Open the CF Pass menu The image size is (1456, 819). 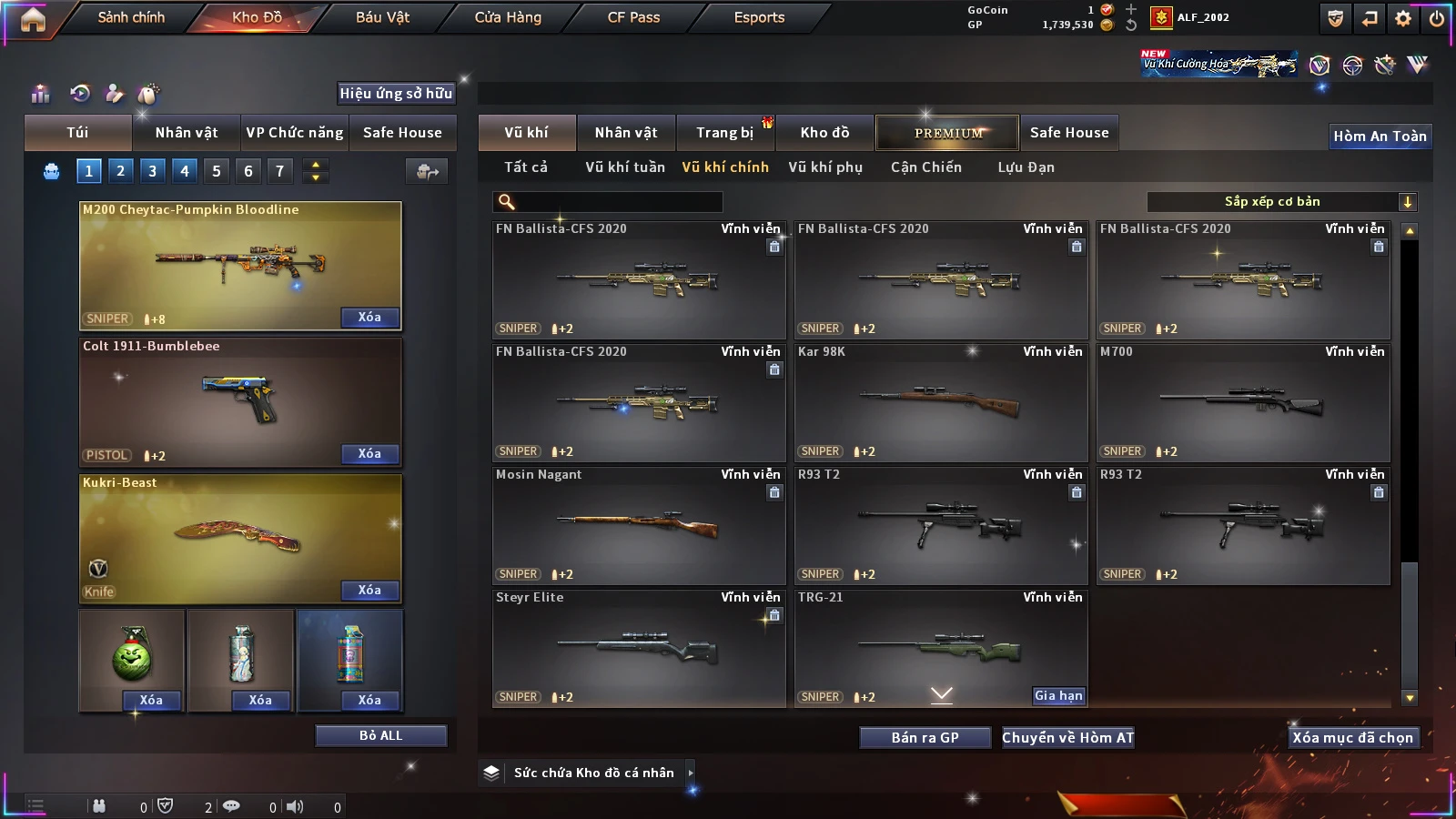tap(633, 17)
